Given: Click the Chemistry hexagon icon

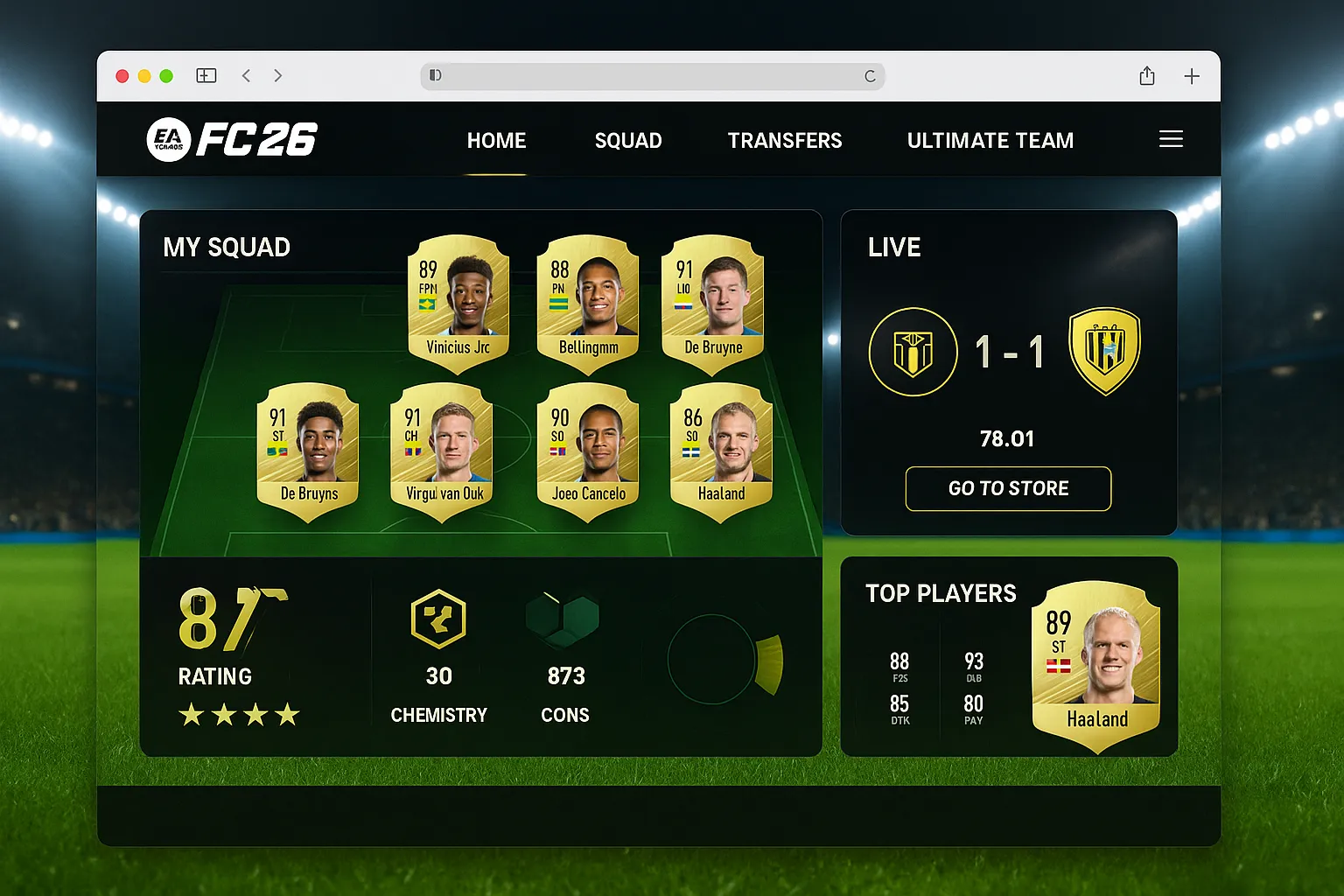Looking at the screenshot, I should [x=438, y=619].
